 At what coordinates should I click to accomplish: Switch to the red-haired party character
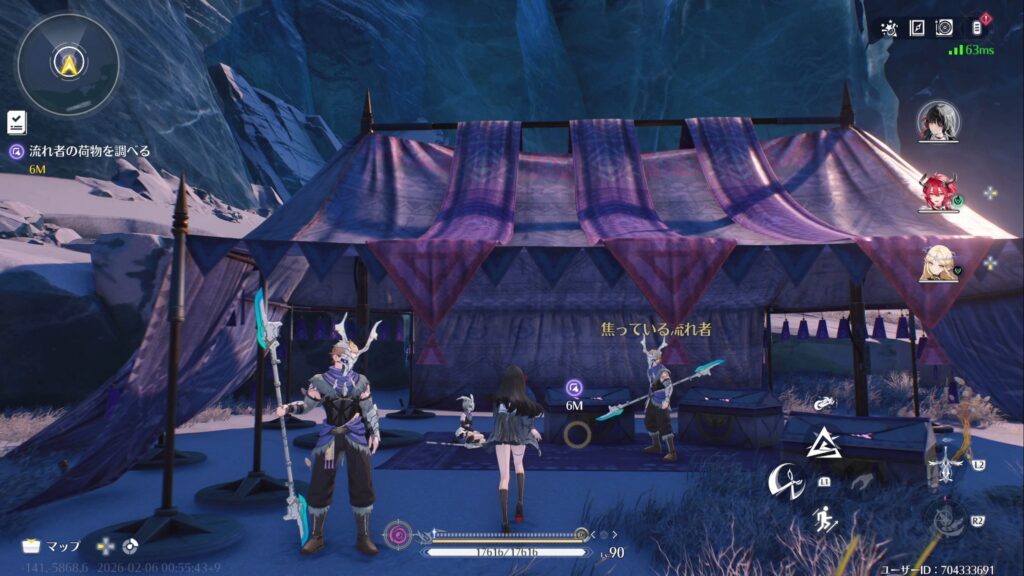(x=938, y=192)
